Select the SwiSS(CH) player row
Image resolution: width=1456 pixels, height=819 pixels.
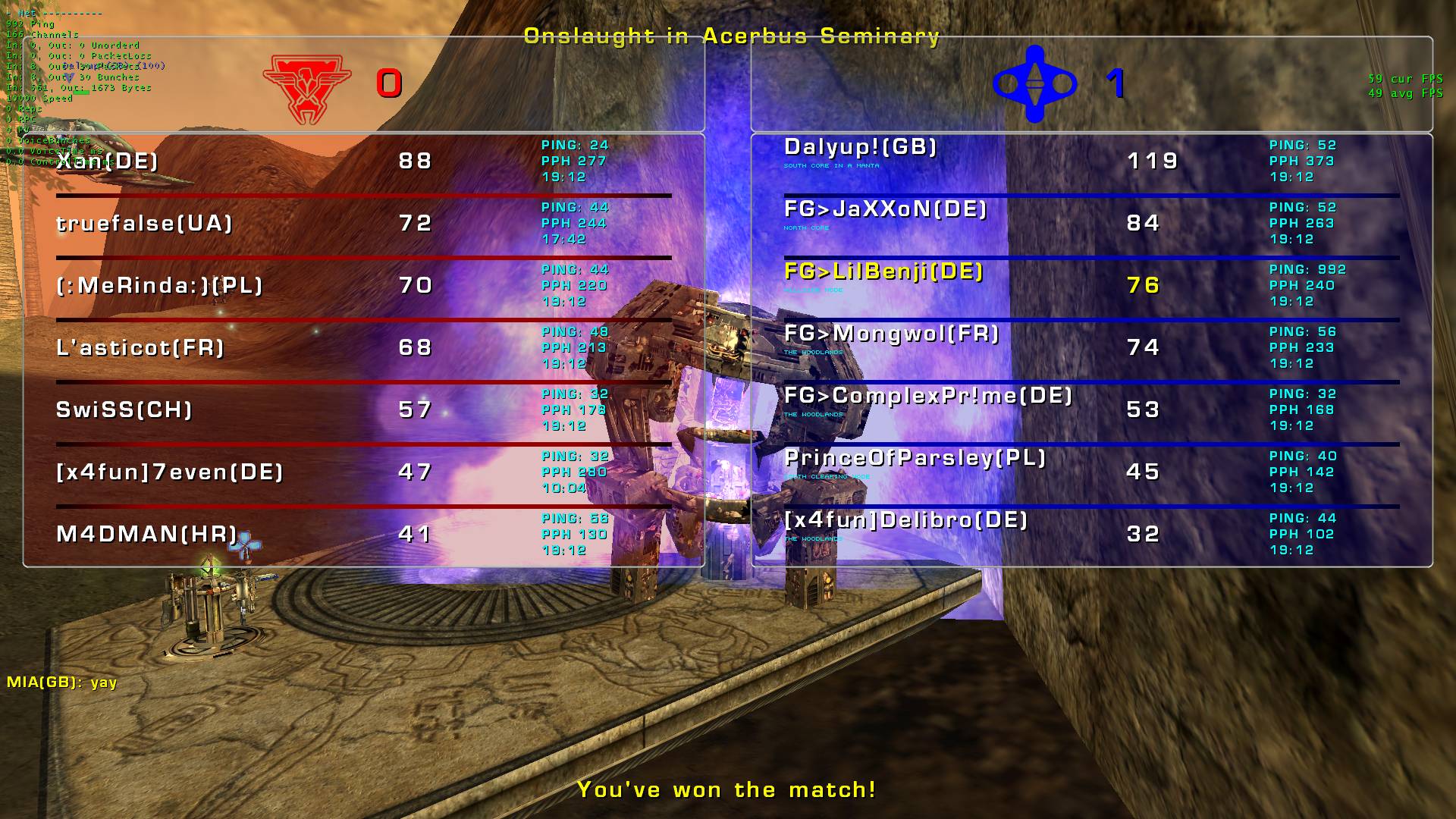click(124, 410)
